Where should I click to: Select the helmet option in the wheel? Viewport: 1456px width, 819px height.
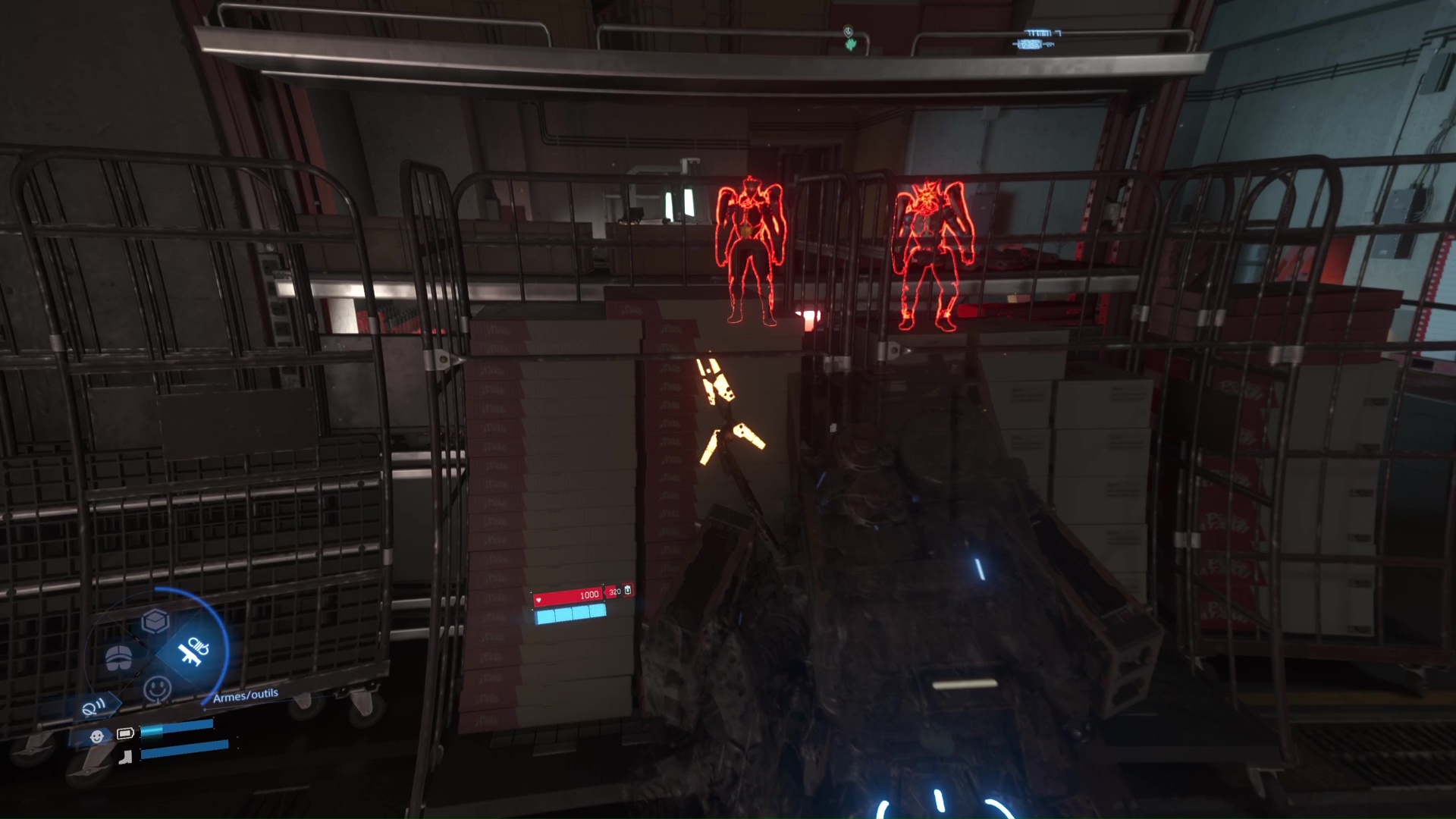(x=118, y=657)
